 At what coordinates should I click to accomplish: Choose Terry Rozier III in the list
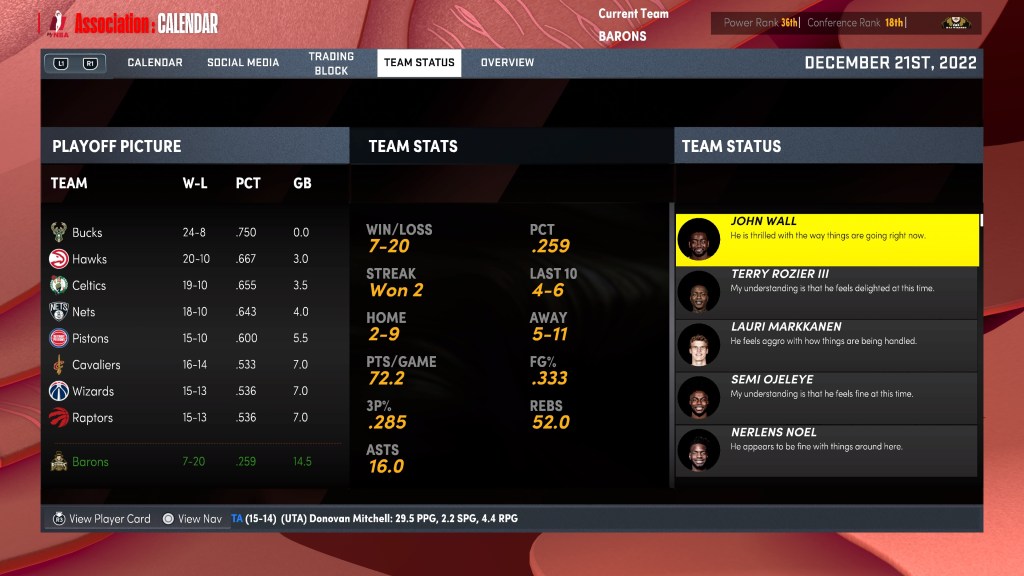(x=827, y=293)
